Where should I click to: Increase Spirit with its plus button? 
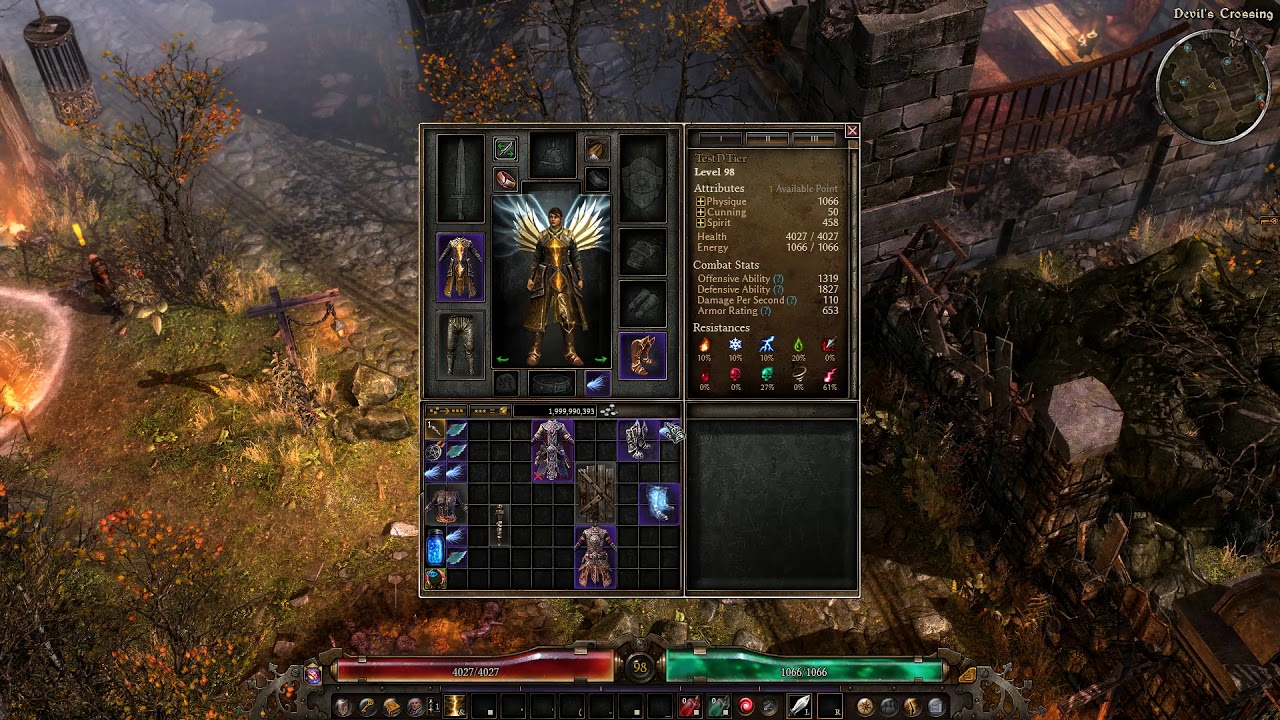(x=700, y=223)
